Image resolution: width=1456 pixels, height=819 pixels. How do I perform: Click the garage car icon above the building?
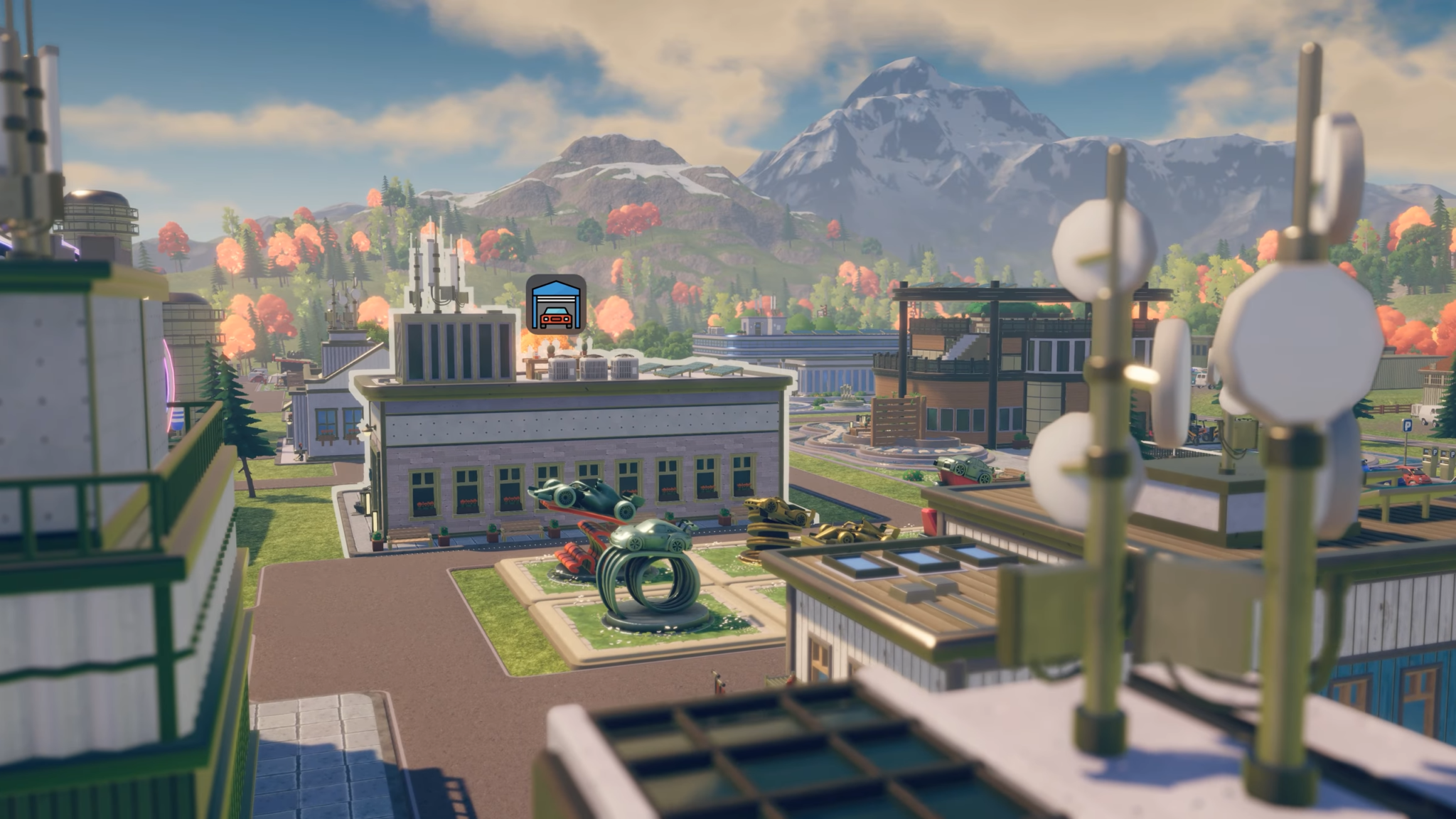tap(556, 304)
